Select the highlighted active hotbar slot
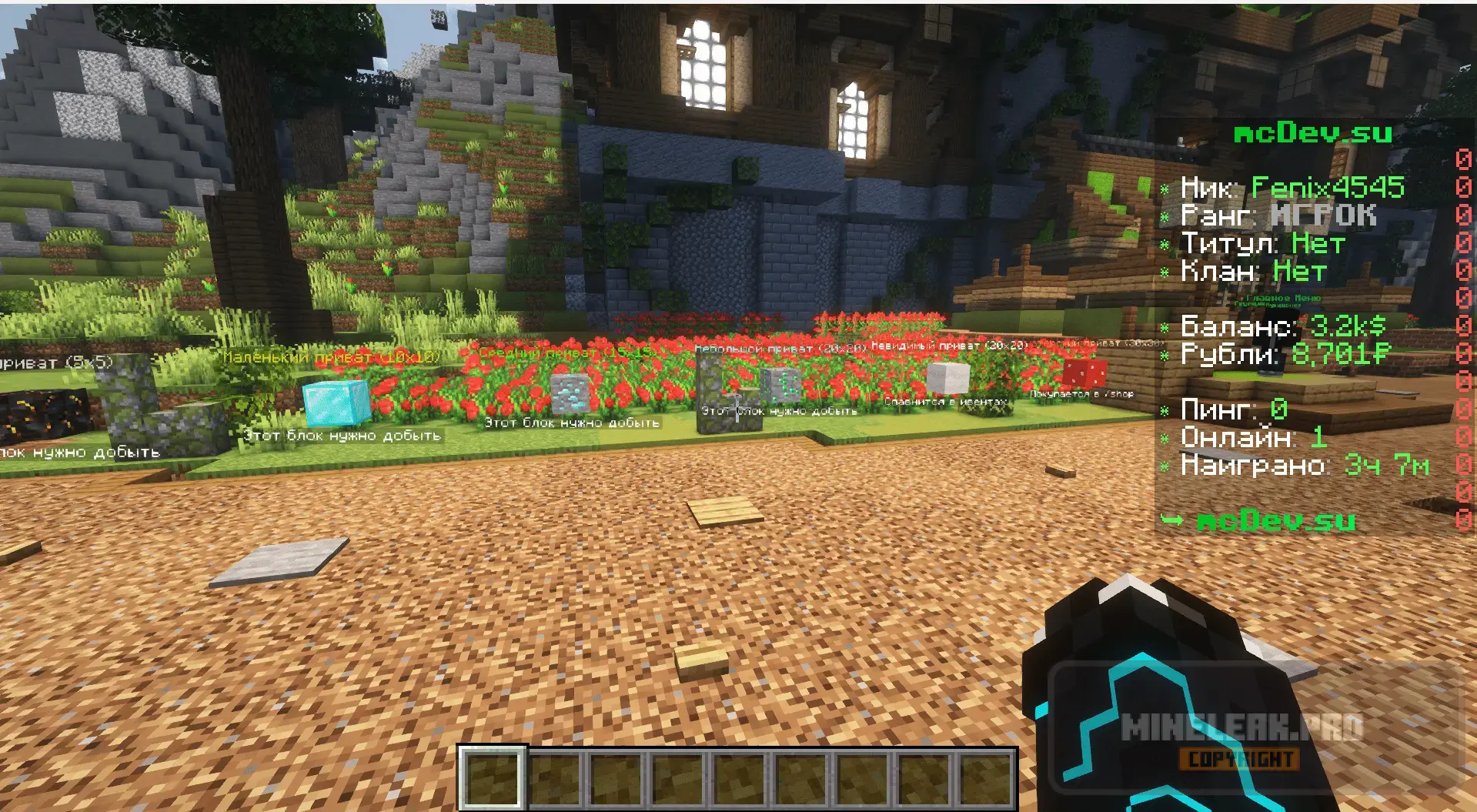 [x=493, y=778]
